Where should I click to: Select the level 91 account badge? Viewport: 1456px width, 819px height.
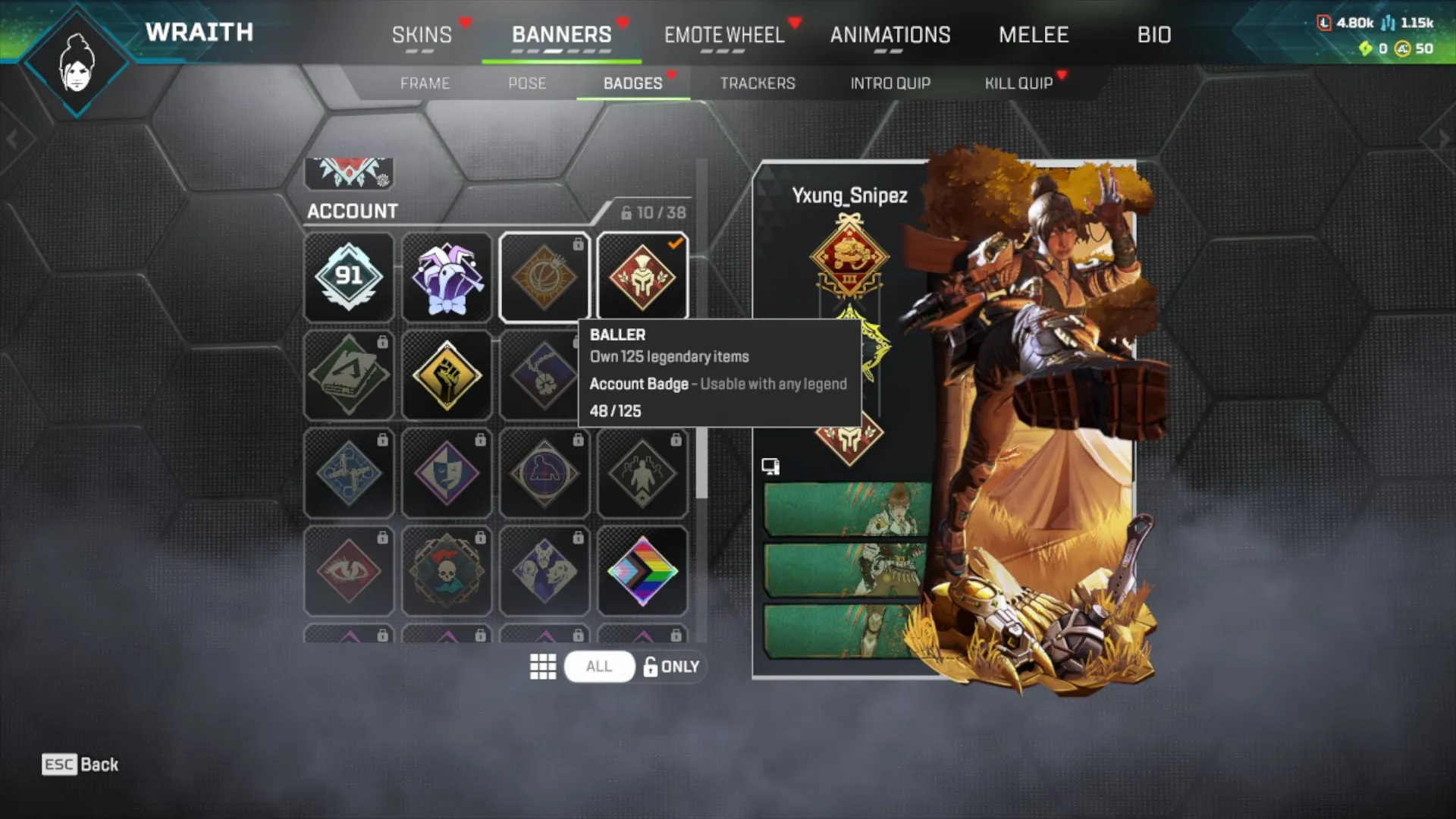click(349, 277)
